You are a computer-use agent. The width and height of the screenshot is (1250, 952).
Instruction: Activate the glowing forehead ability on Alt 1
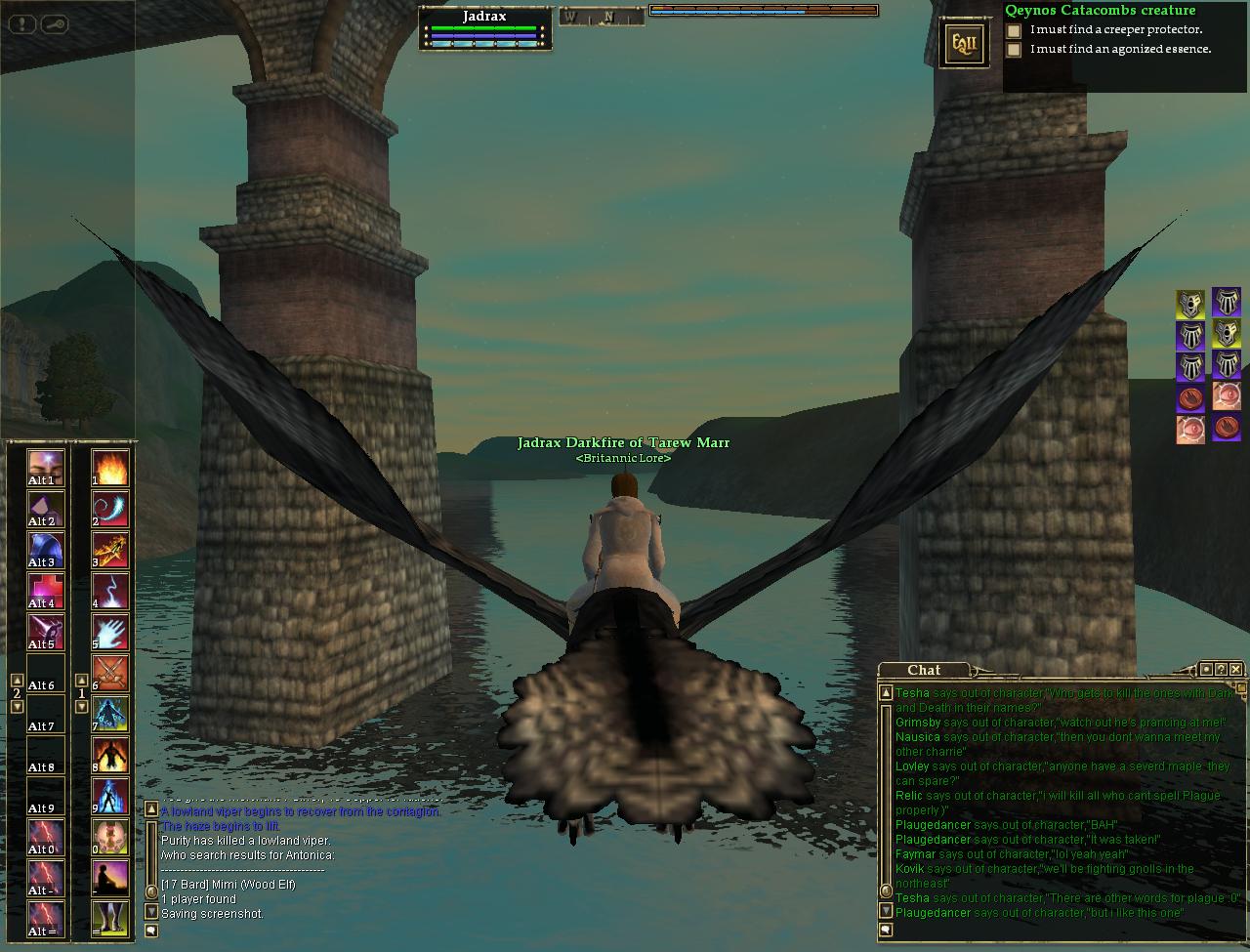[x=46, y=468]
